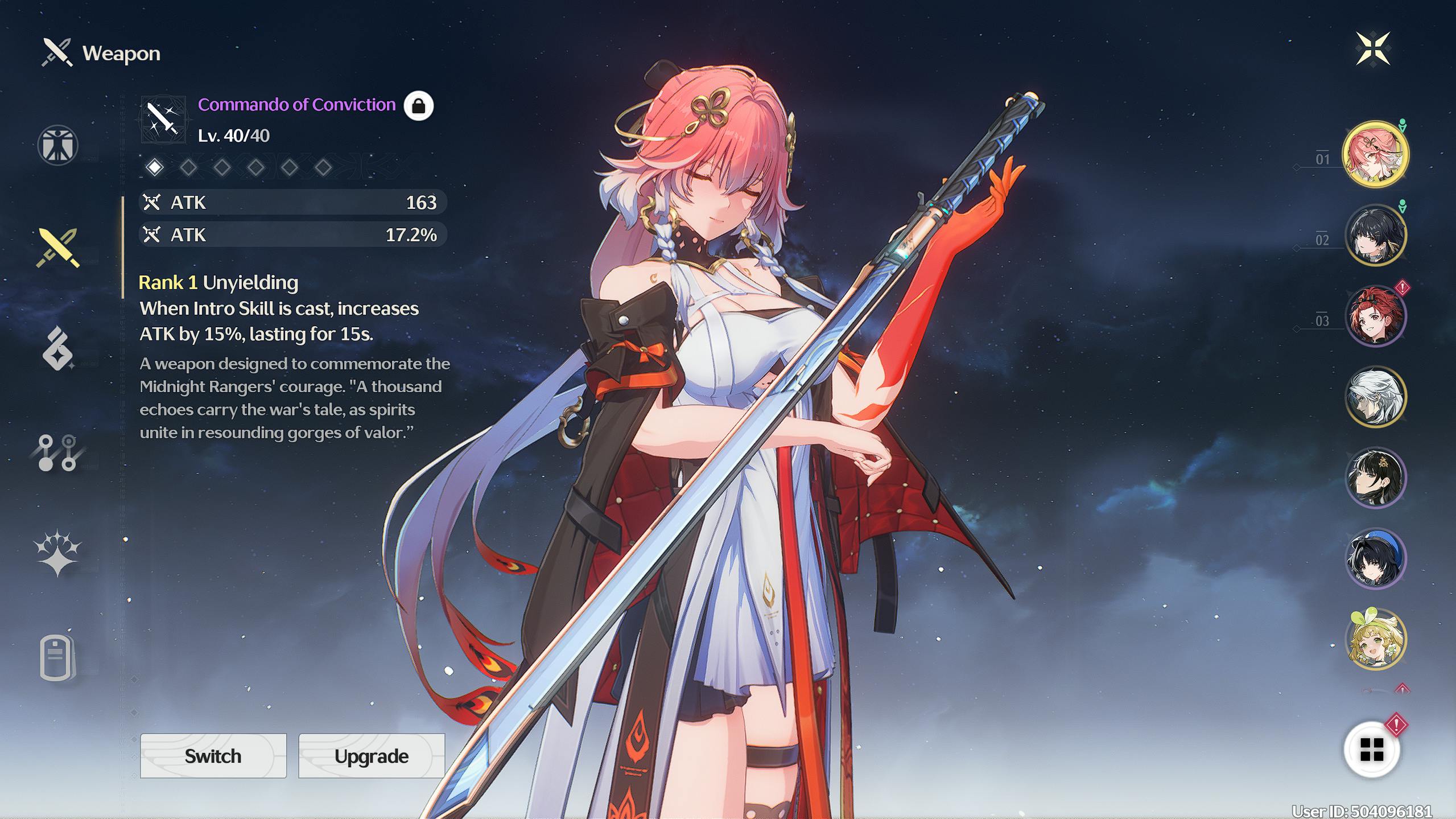1456x819 pixels.
Task: Open the echoes tab
Action: point(57,349)
